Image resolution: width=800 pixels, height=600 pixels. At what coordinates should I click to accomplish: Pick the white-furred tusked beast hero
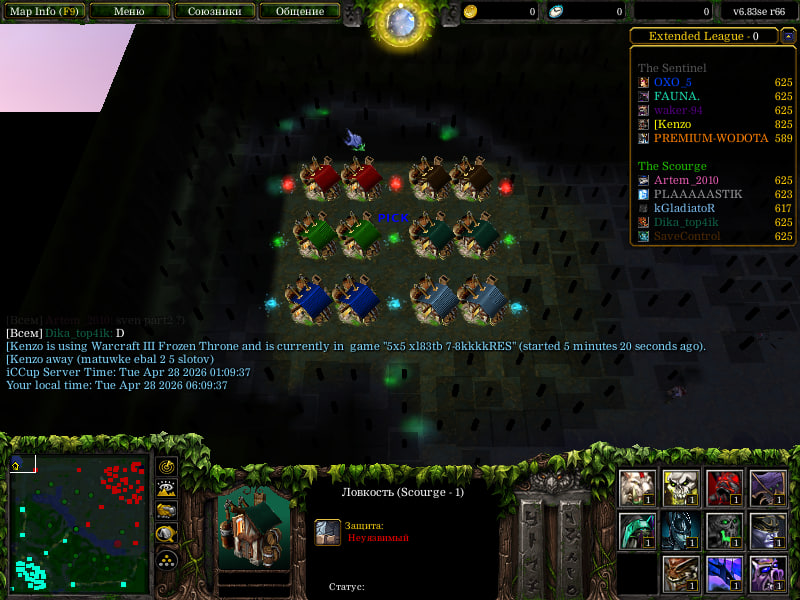click(637, 488)
